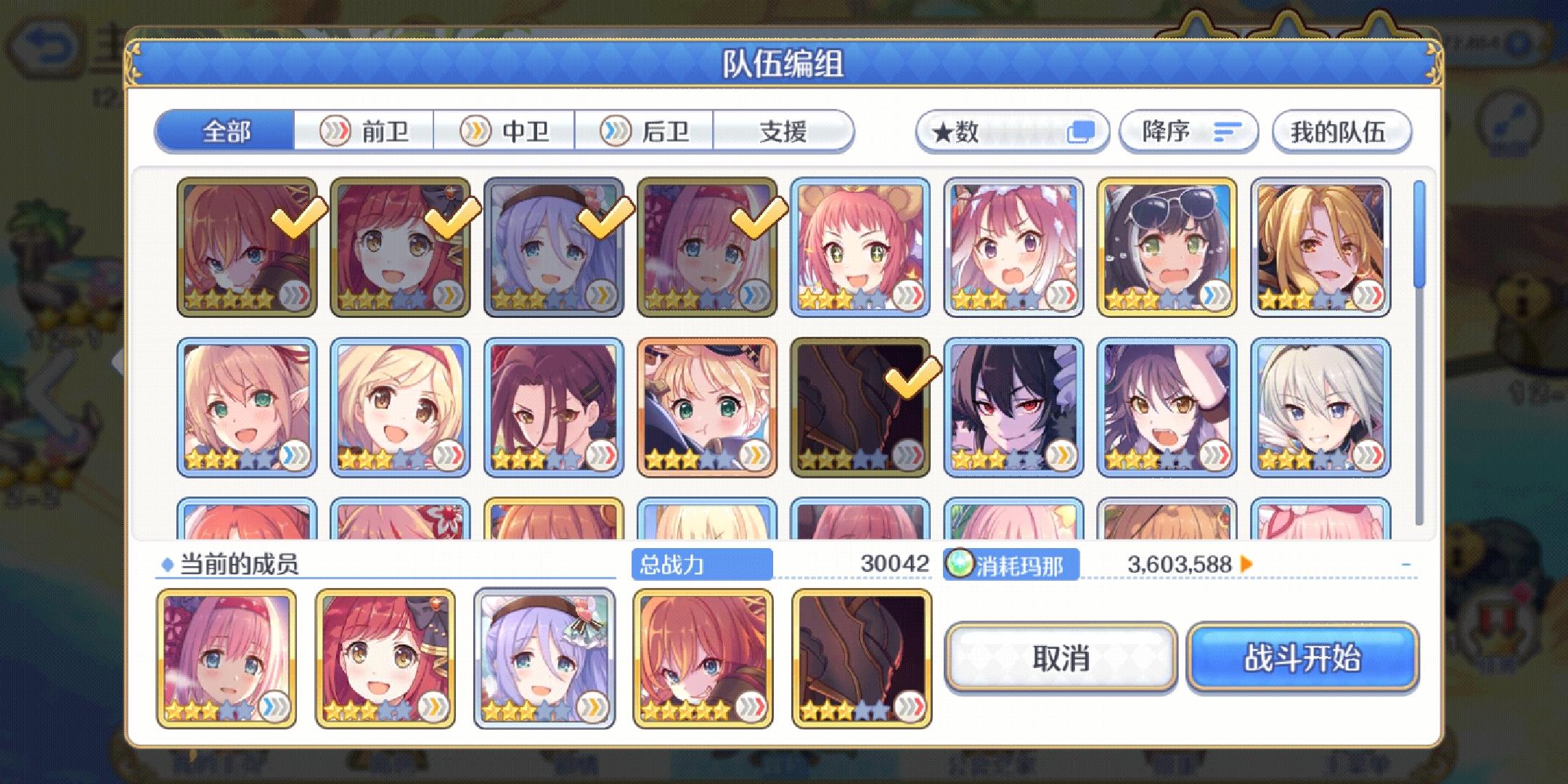The image size is (1568, 784).
Task: Deselect the checked pink twin-tail character
Action: [x=708, y=247]
